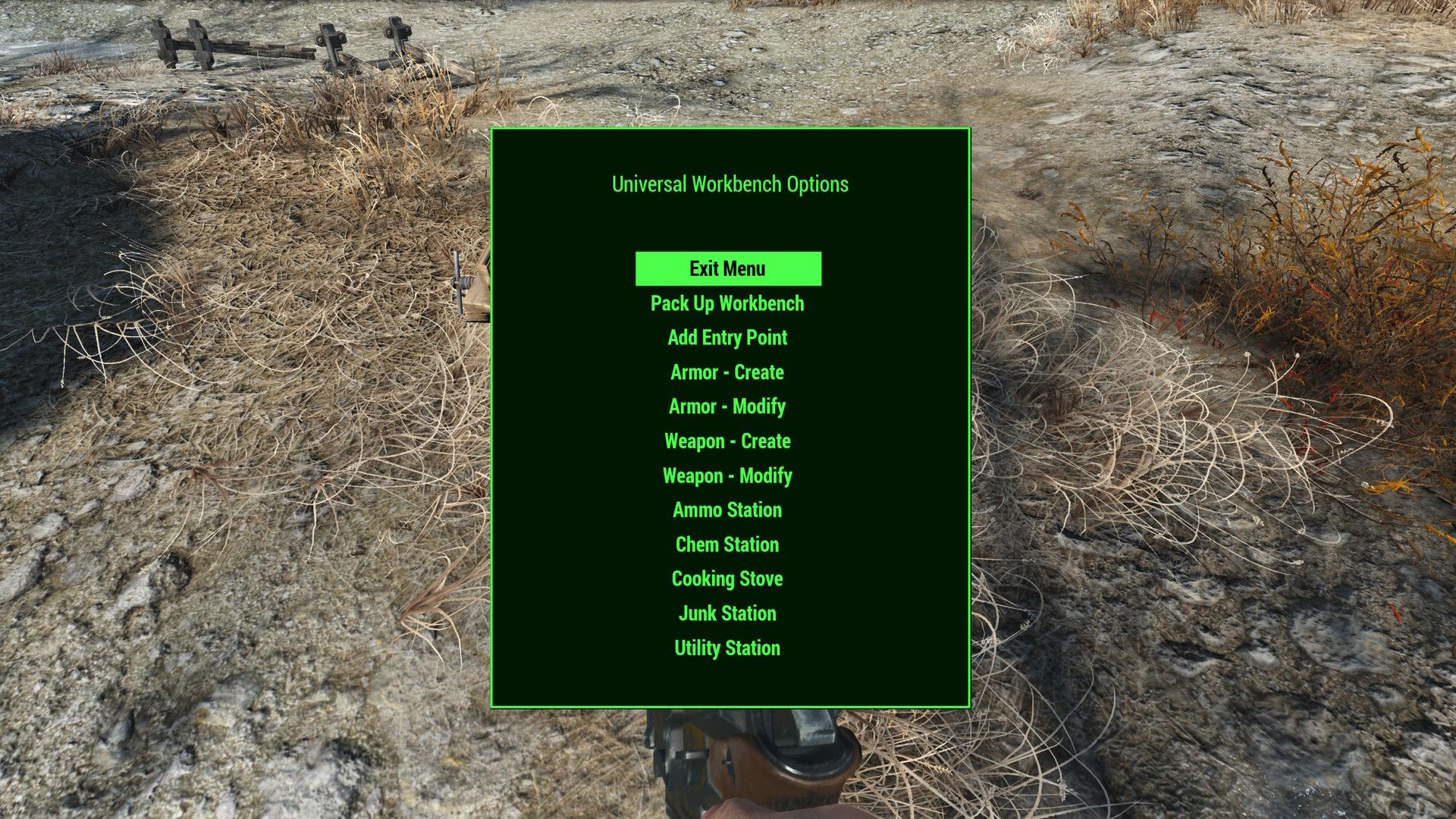Start creating new armor
The height and width of the screenshot is (819, 1456).
[727, 372]
